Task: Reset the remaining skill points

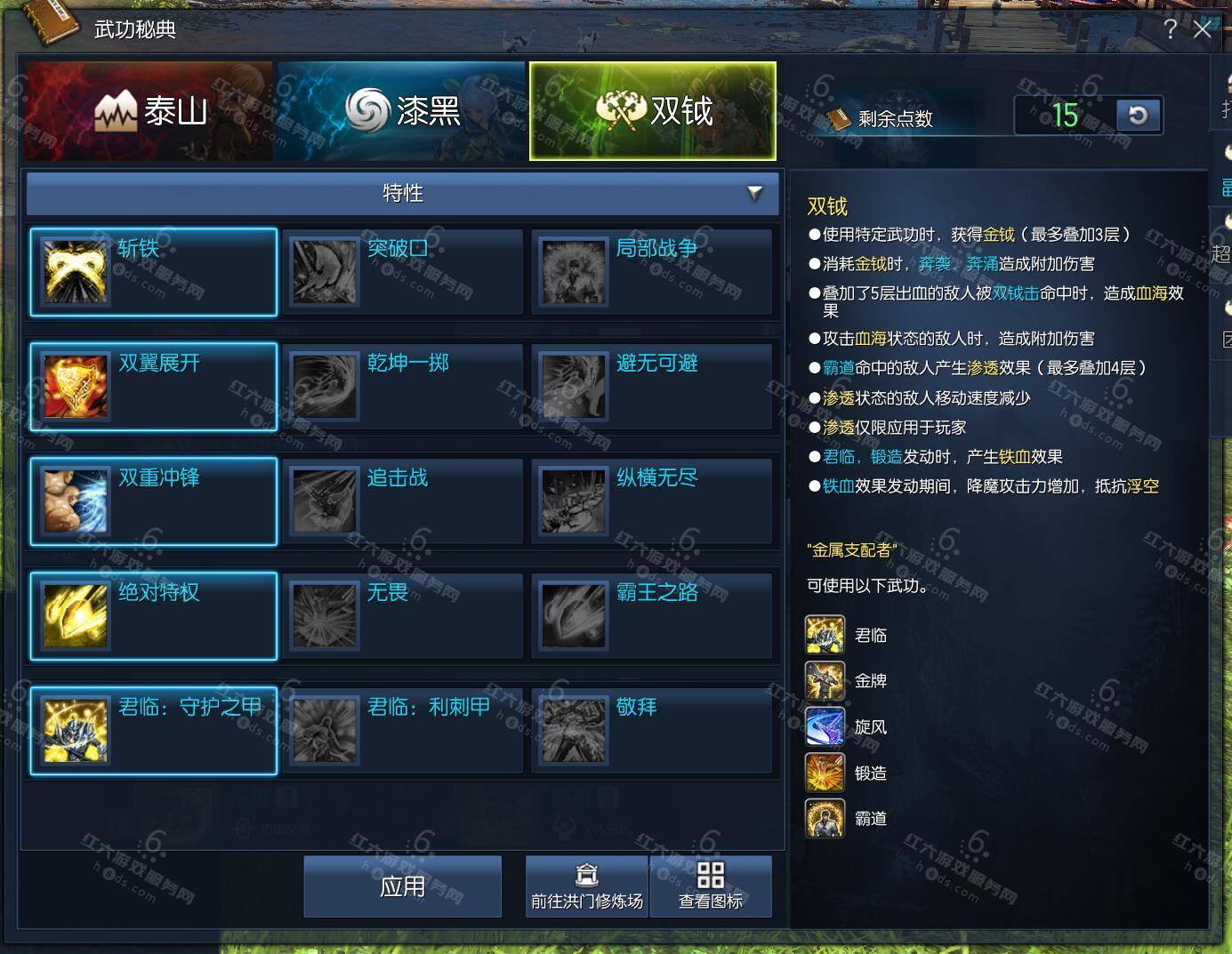Action: pyautogui.click(x=1138, y=116)
